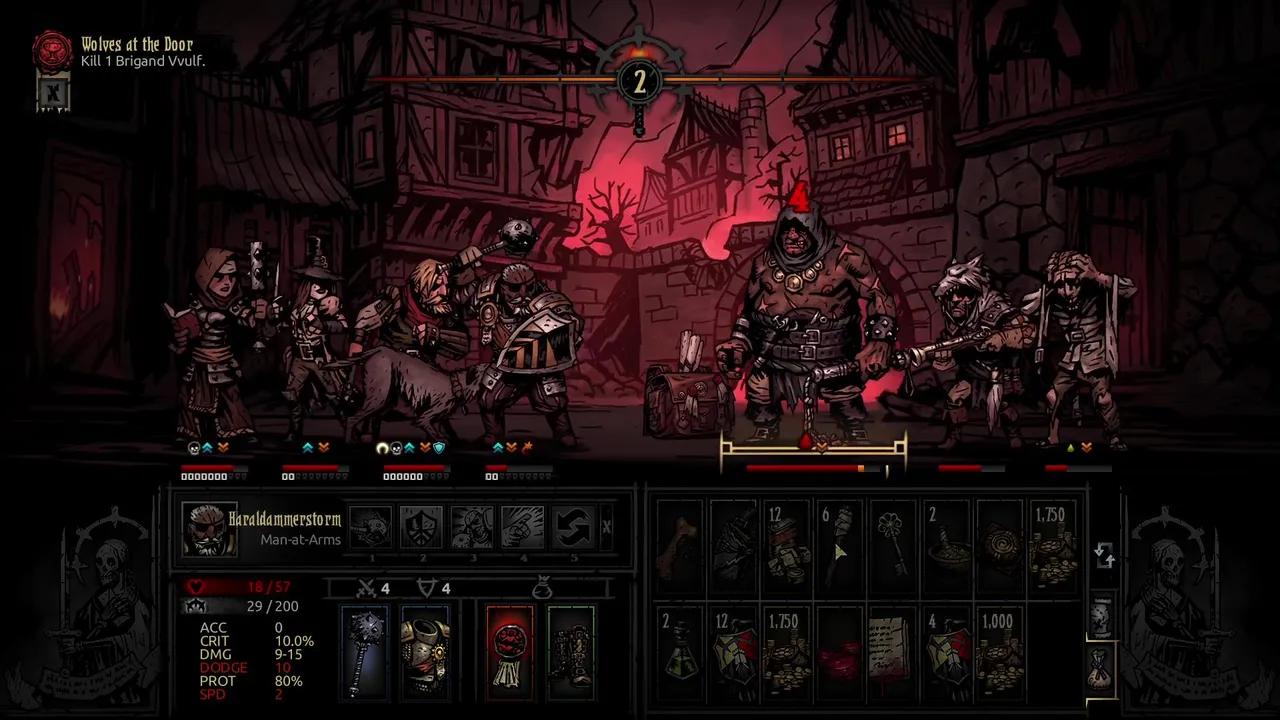Use the stack of 12 bandages
1280x720 pixels.
(x=787, y=546)
